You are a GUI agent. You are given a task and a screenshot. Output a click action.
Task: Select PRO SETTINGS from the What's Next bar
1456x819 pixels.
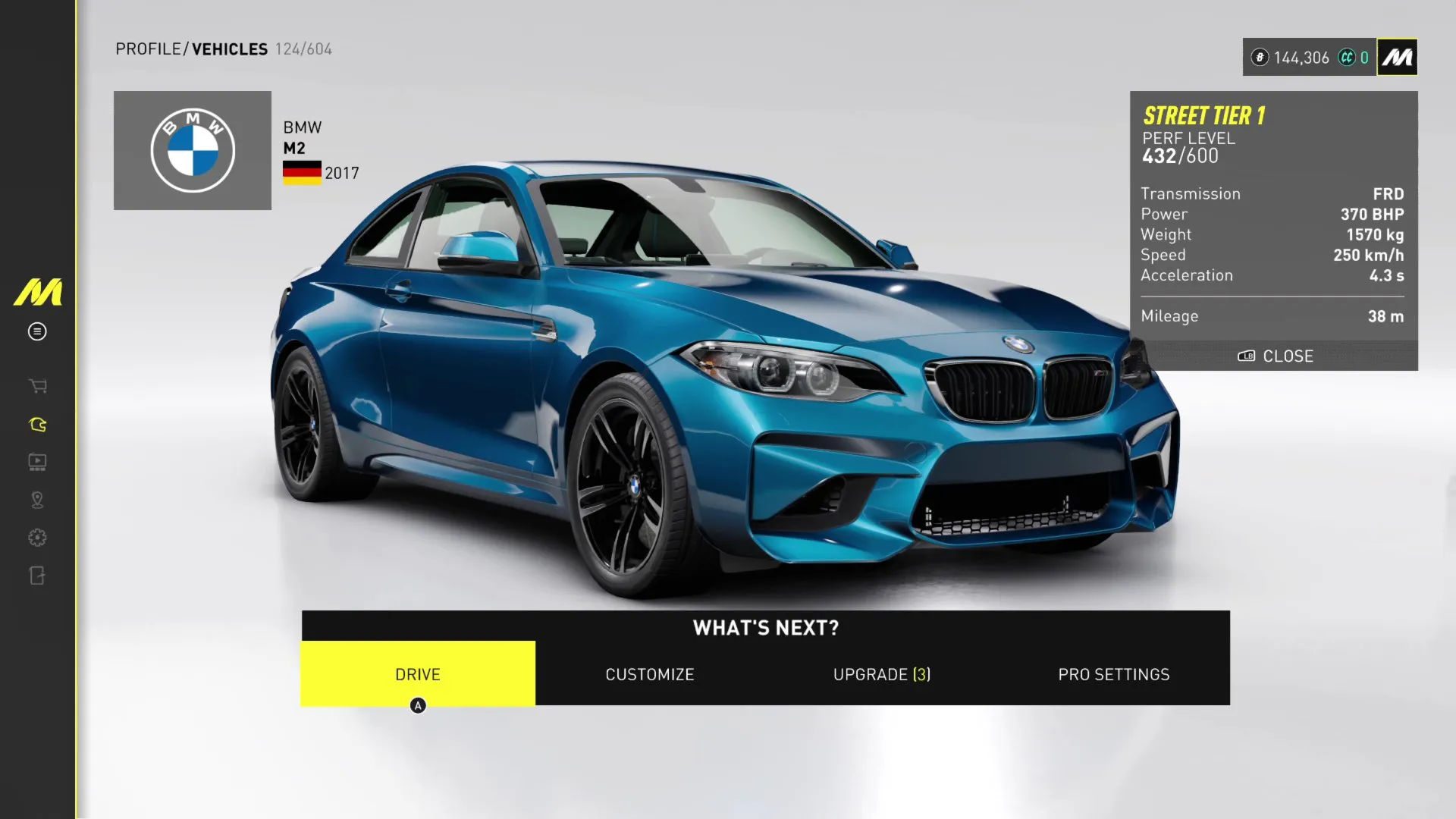(x=1114, y=674)
